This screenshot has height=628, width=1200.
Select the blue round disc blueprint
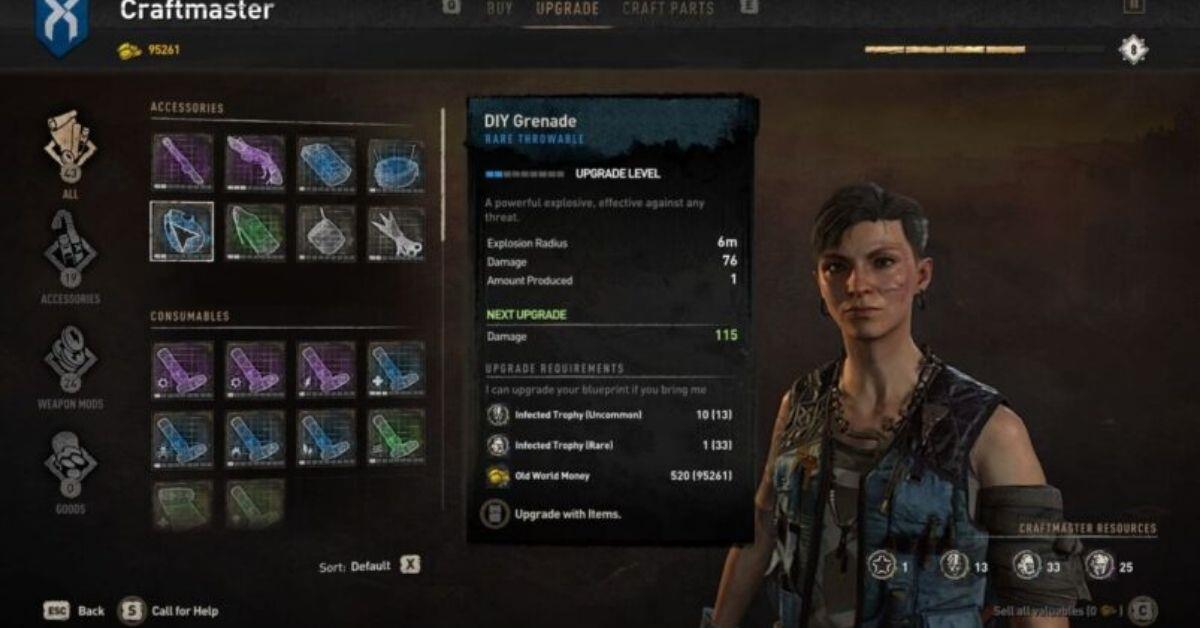click(396, 163)
